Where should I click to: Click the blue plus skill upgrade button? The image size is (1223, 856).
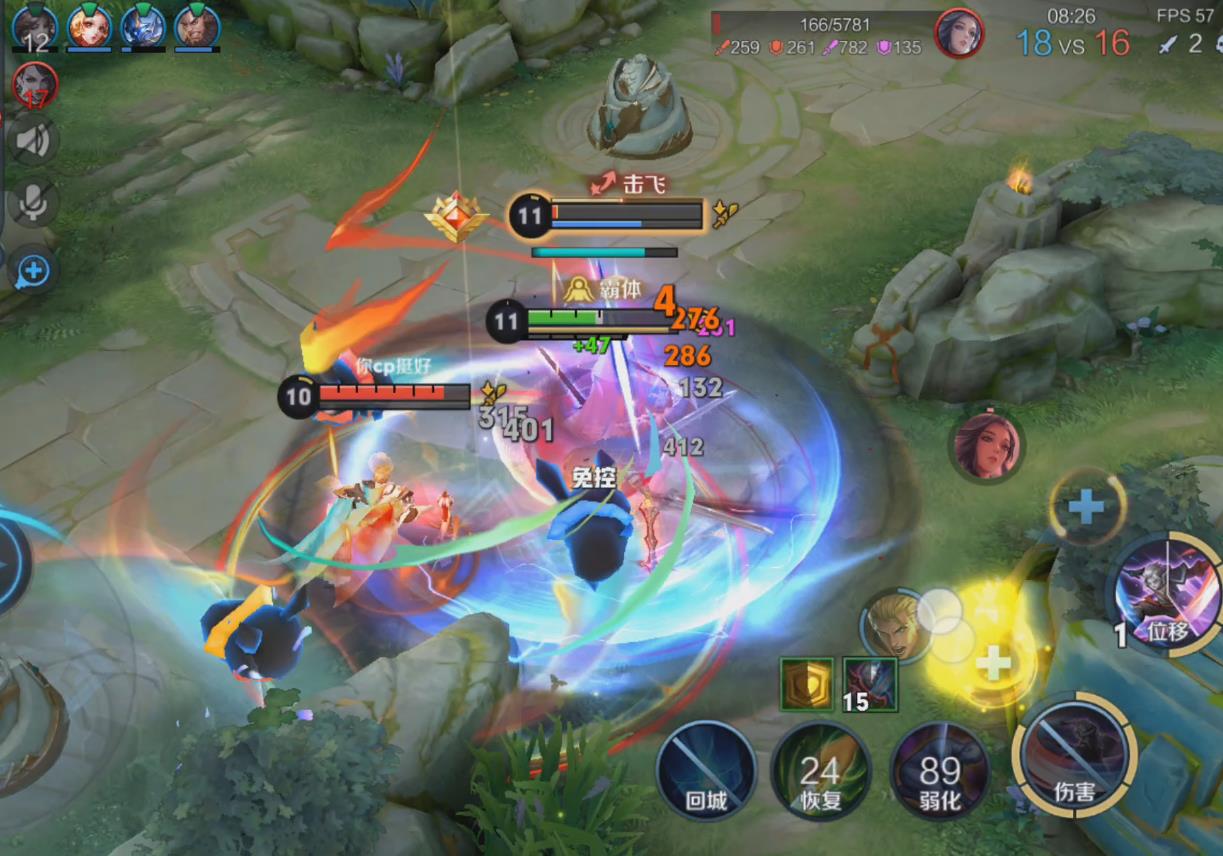1086,507
